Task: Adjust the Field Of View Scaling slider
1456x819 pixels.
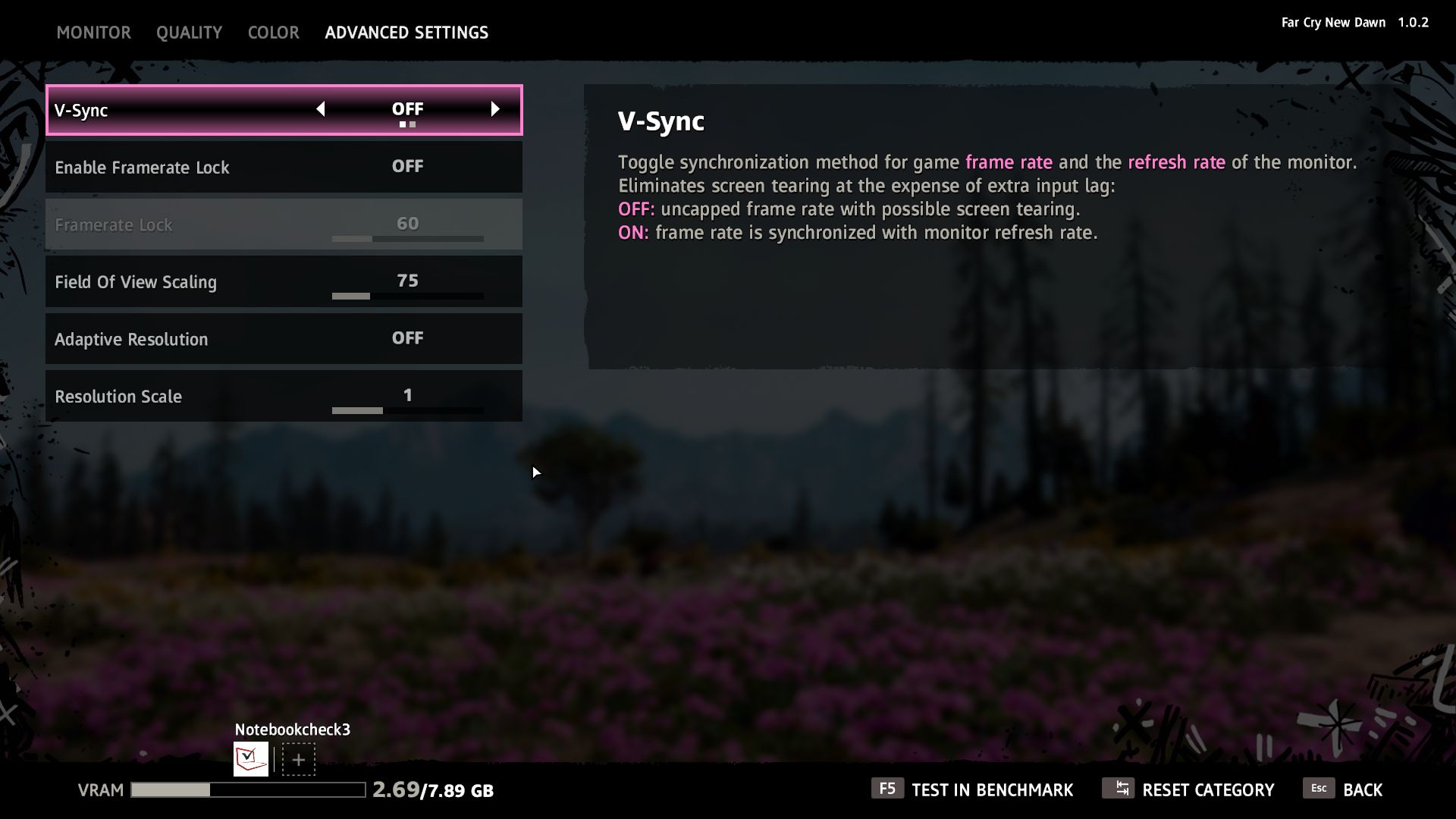Action: [407, 296]
